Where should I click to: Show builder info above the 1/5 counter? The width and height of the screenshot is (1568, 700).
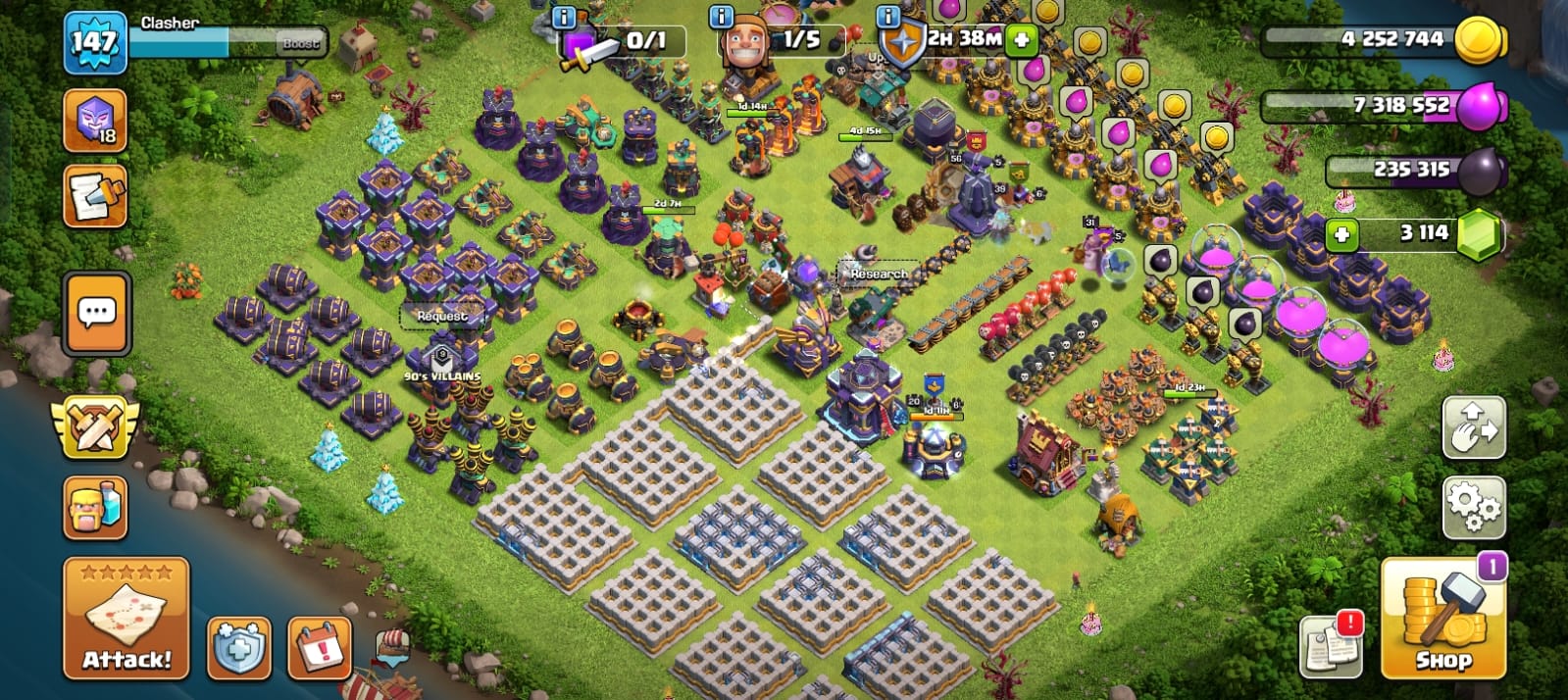[721, 16]
